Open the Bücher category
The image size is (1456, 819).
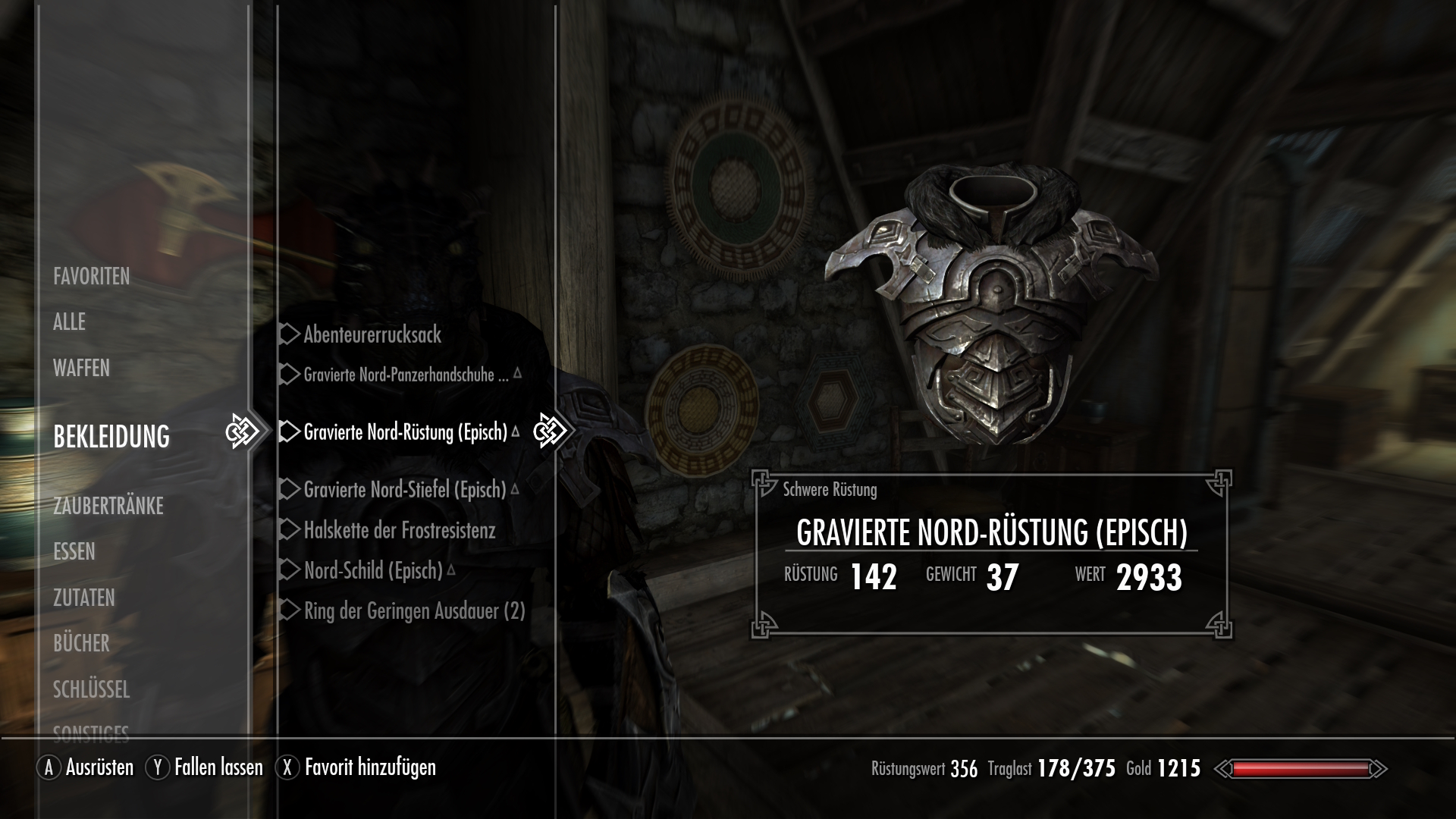click(x=81, y=643)
